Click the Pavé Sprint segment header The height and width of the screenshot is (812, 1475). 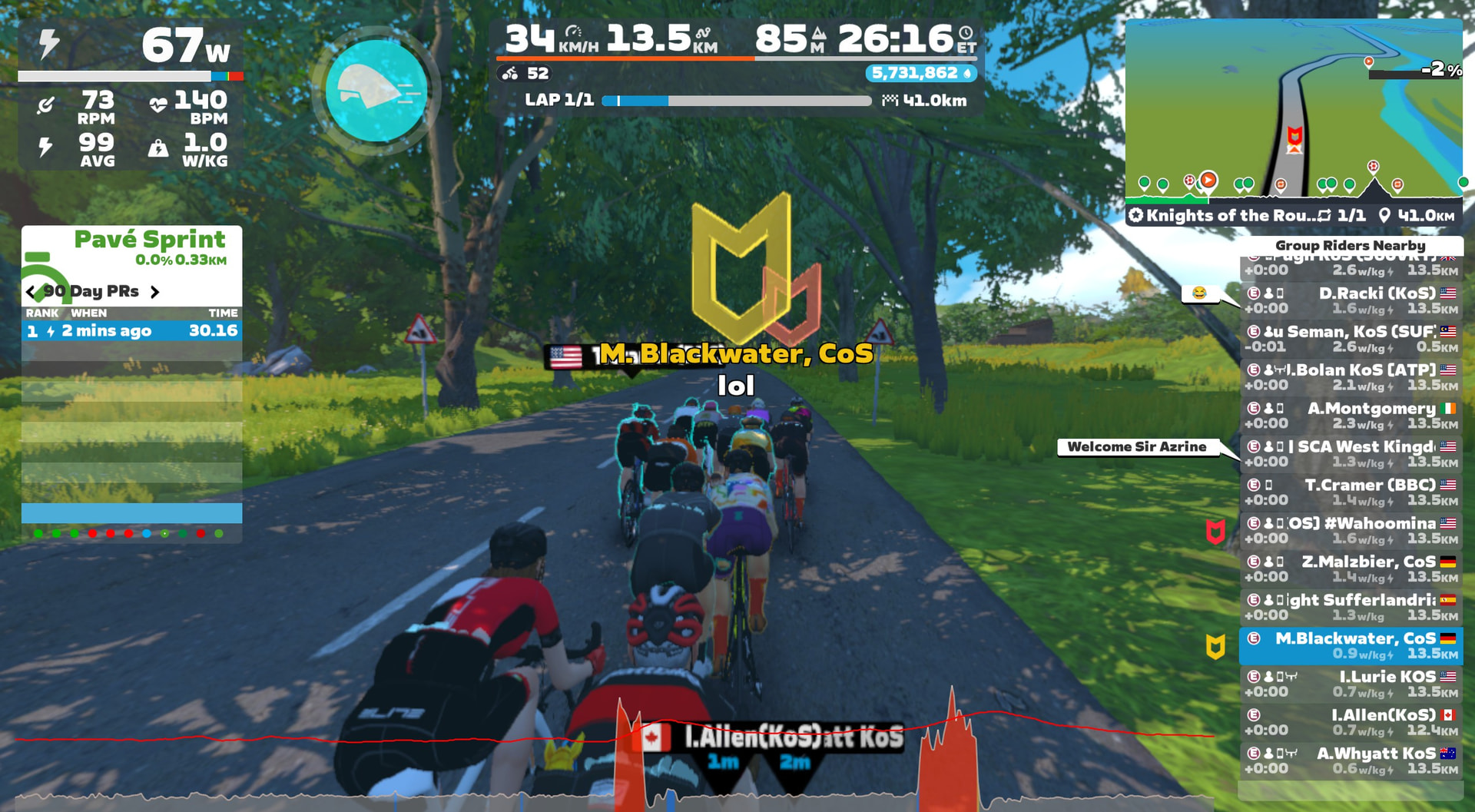coord(150,240)
